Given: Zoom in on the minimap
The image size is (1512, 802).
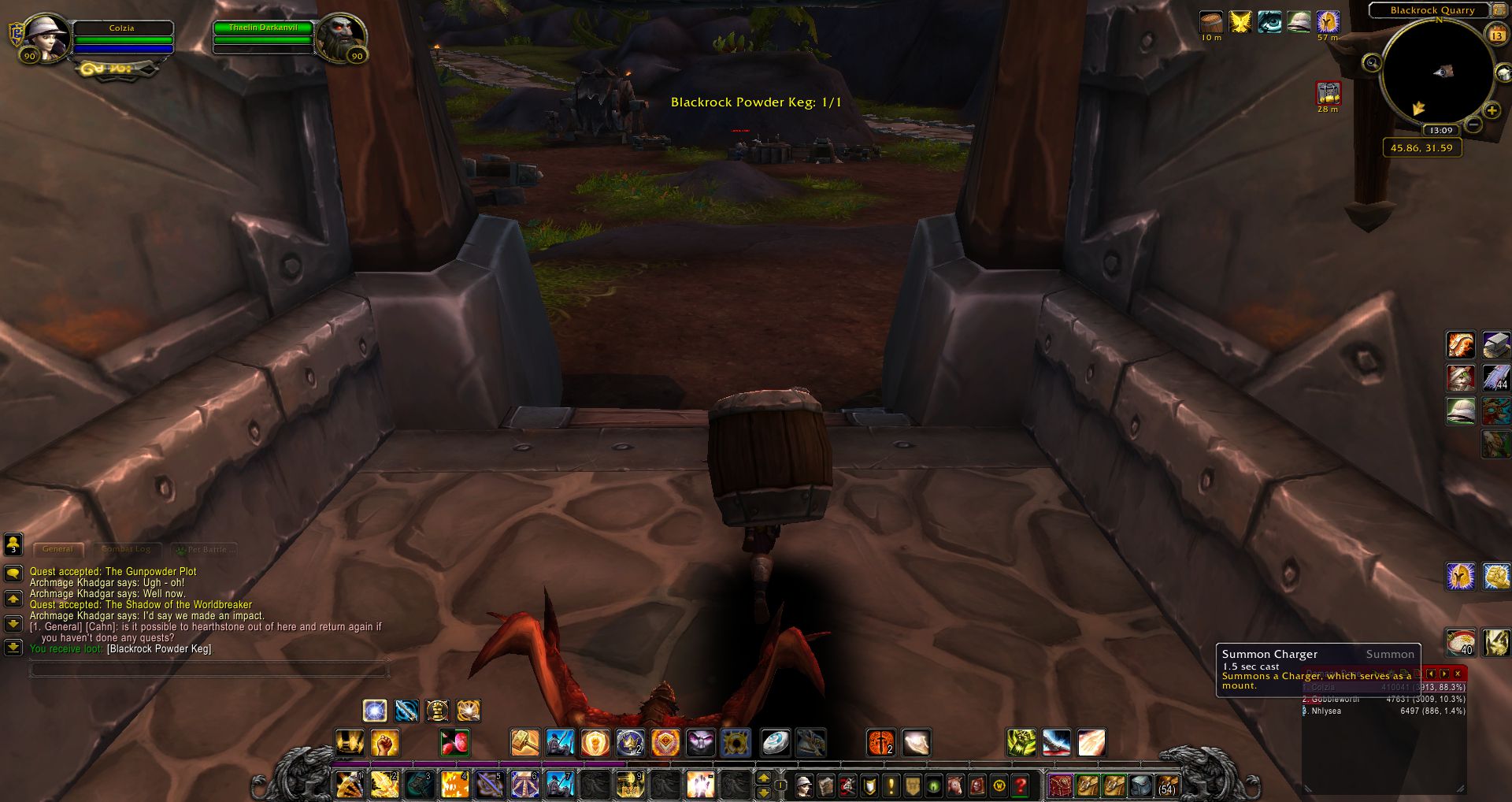Looking at the screenshot, I should [x=1492, y=110].
